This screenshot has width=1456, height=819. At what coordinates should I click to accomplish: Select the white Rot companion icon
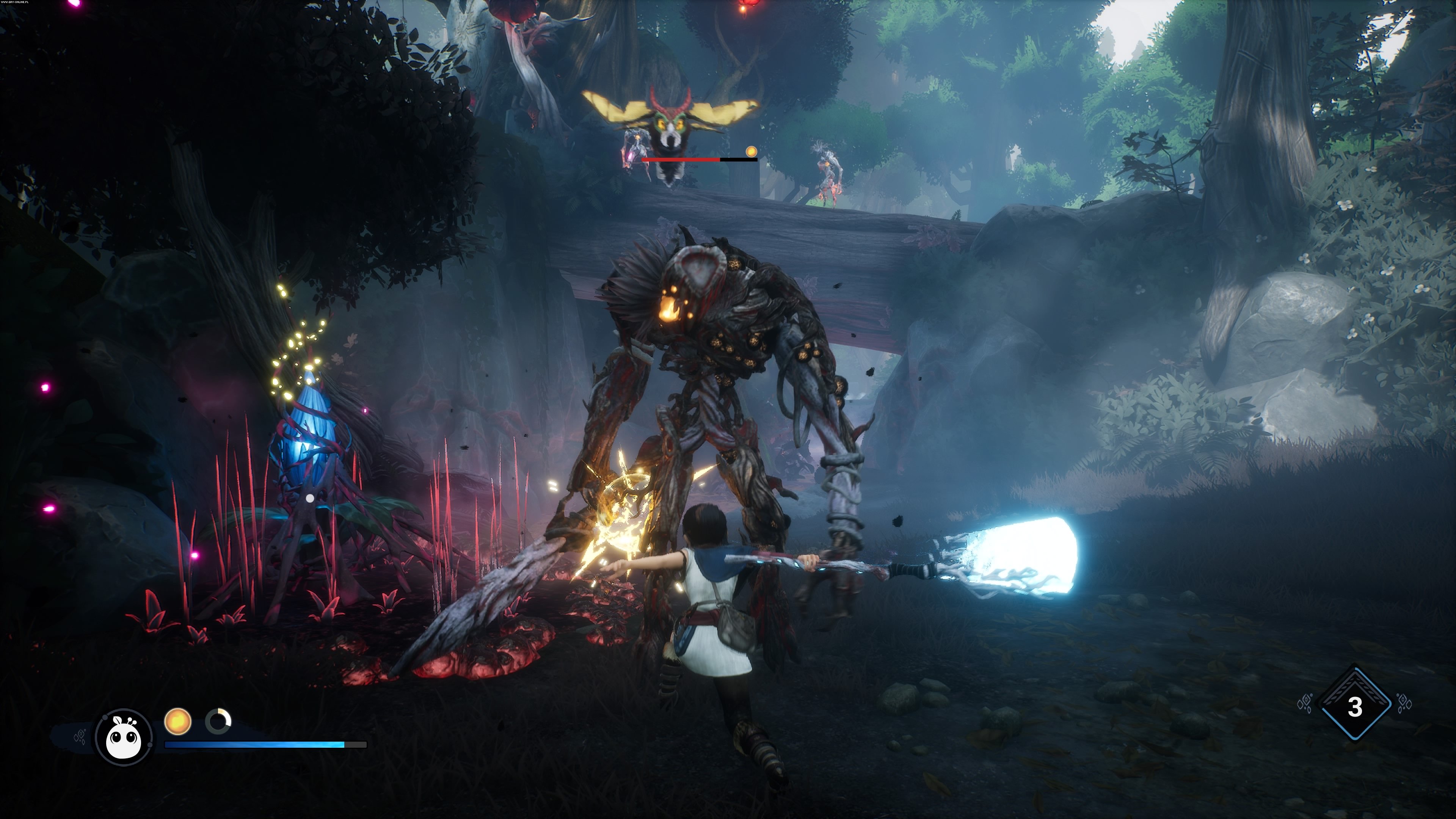click(124, 737)
